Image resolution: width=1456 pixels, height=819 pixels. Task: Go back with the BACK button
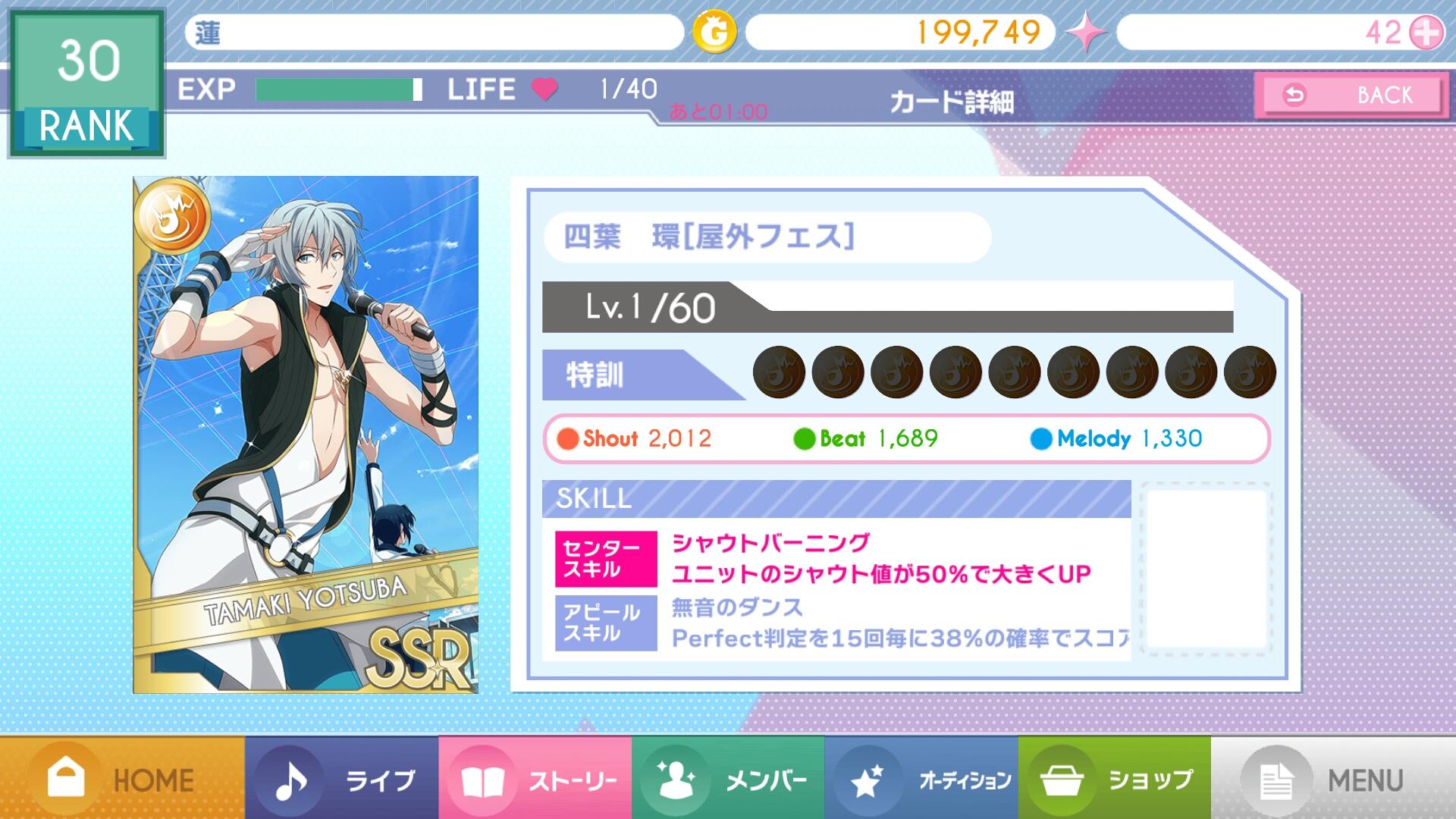[1350, 96]
